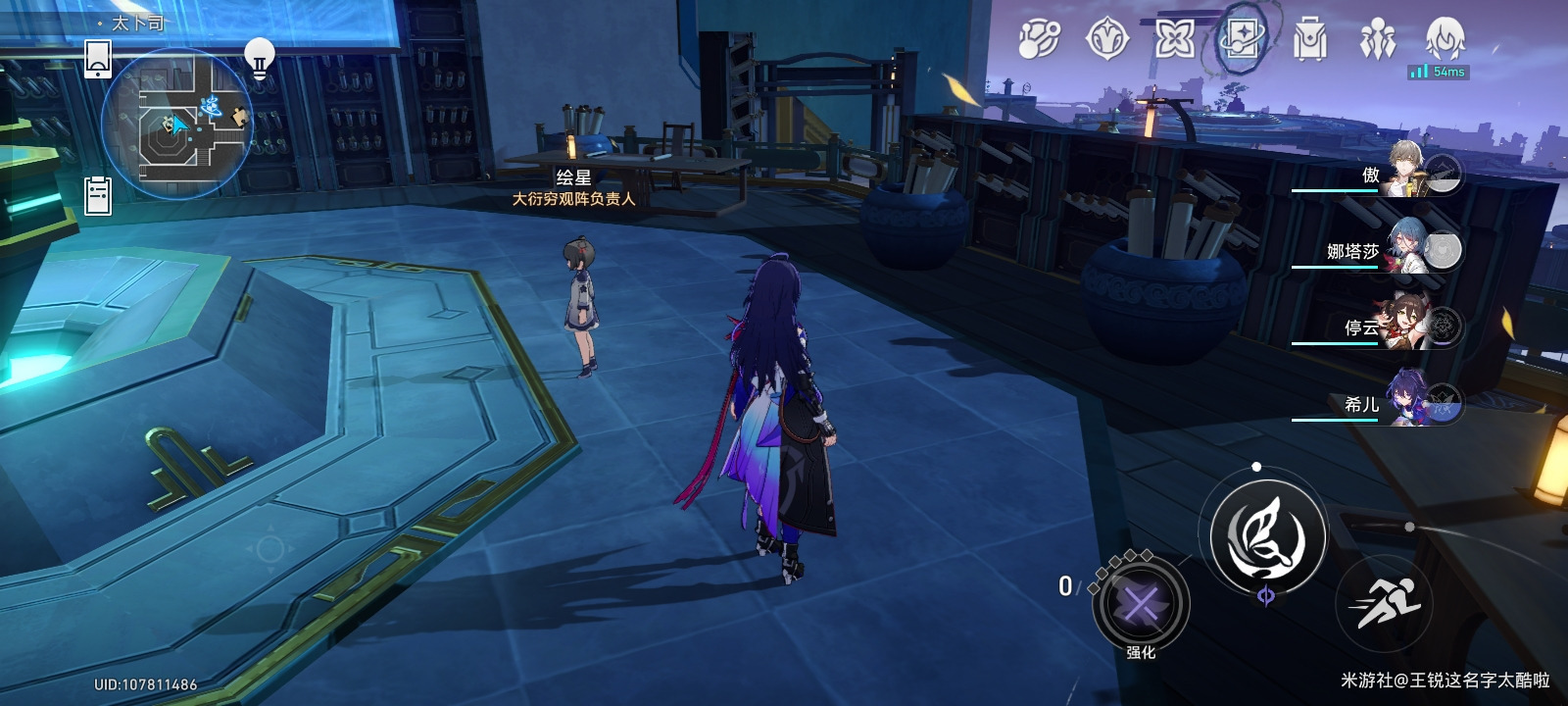This screenshot has height=706, width=1568.
Task: Open the minimap
Action: click(177, 124)
